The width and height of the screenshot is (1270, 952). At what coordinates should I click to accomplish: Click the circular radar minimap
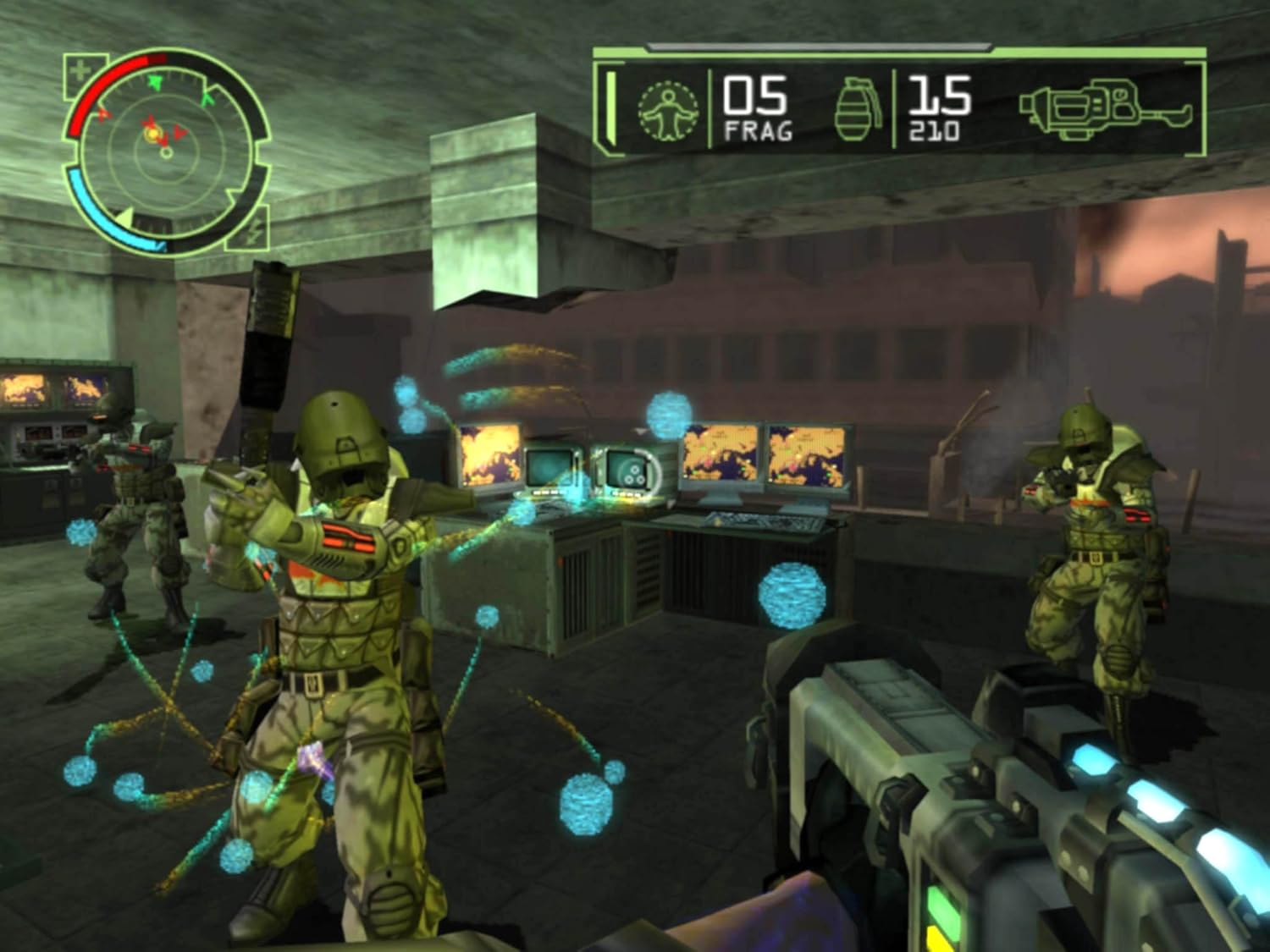(166, 152)
